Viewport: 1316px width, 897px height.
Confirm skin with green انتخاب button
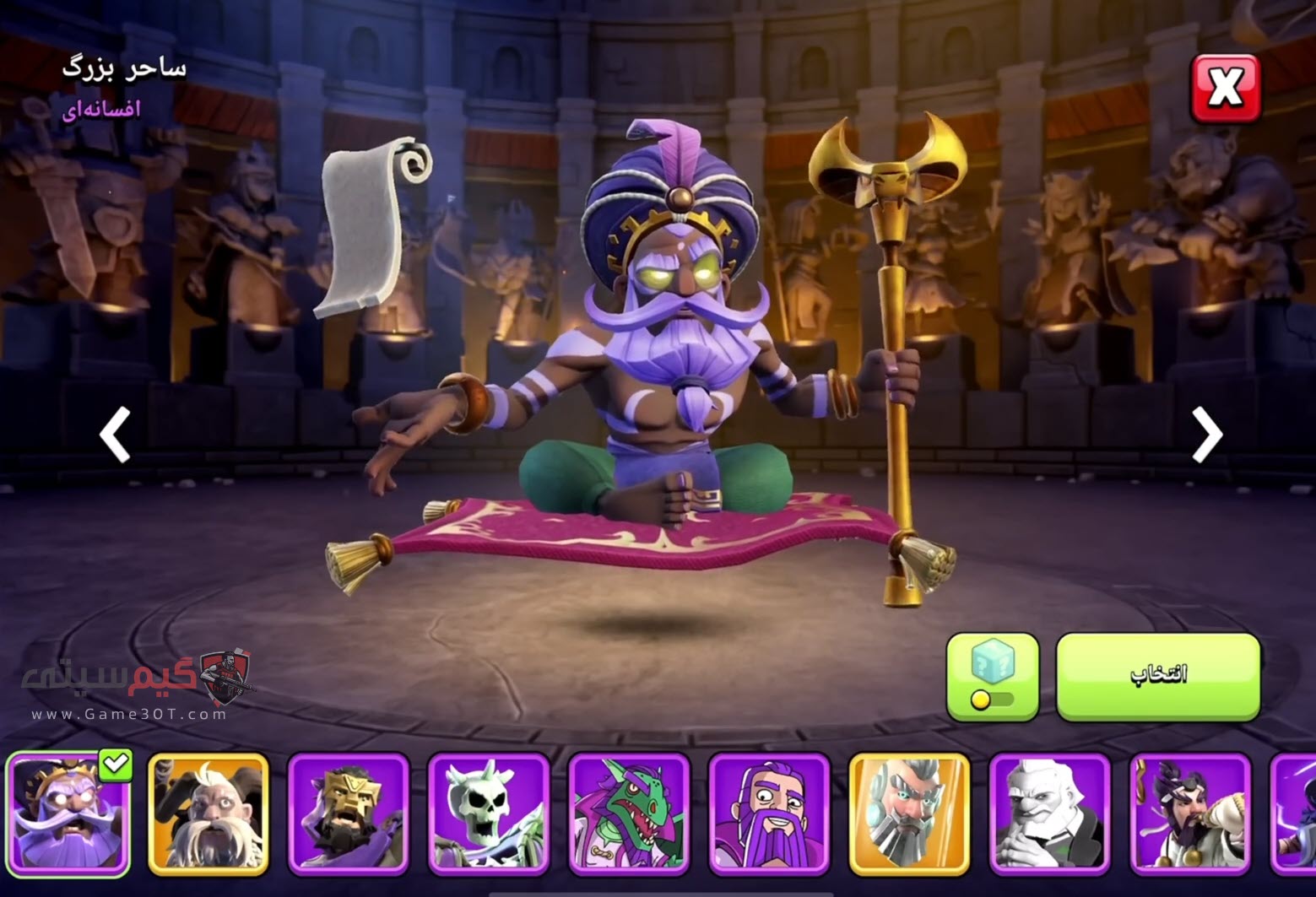point(1158,676)
